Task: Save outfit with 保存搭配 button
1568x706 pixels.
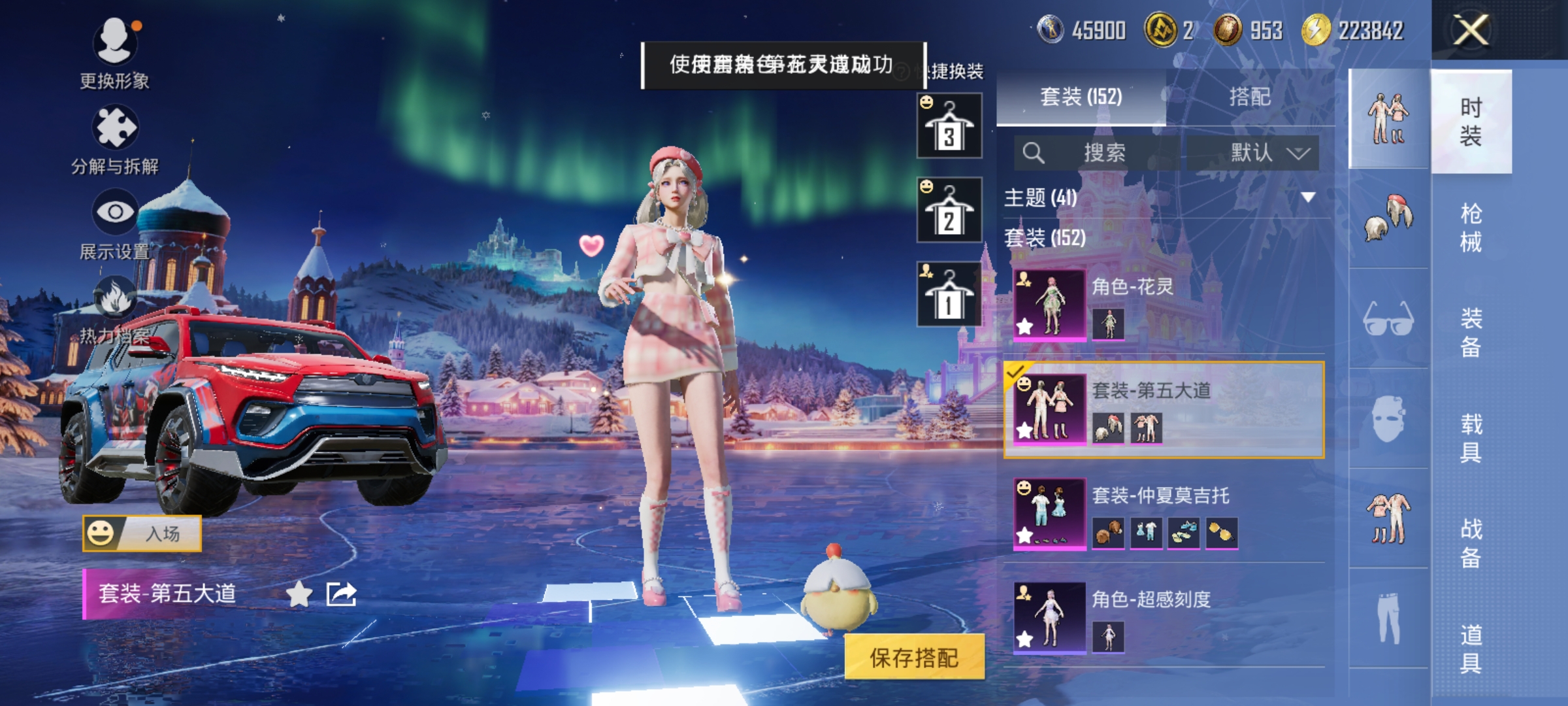Action: (x=914, y=658)
